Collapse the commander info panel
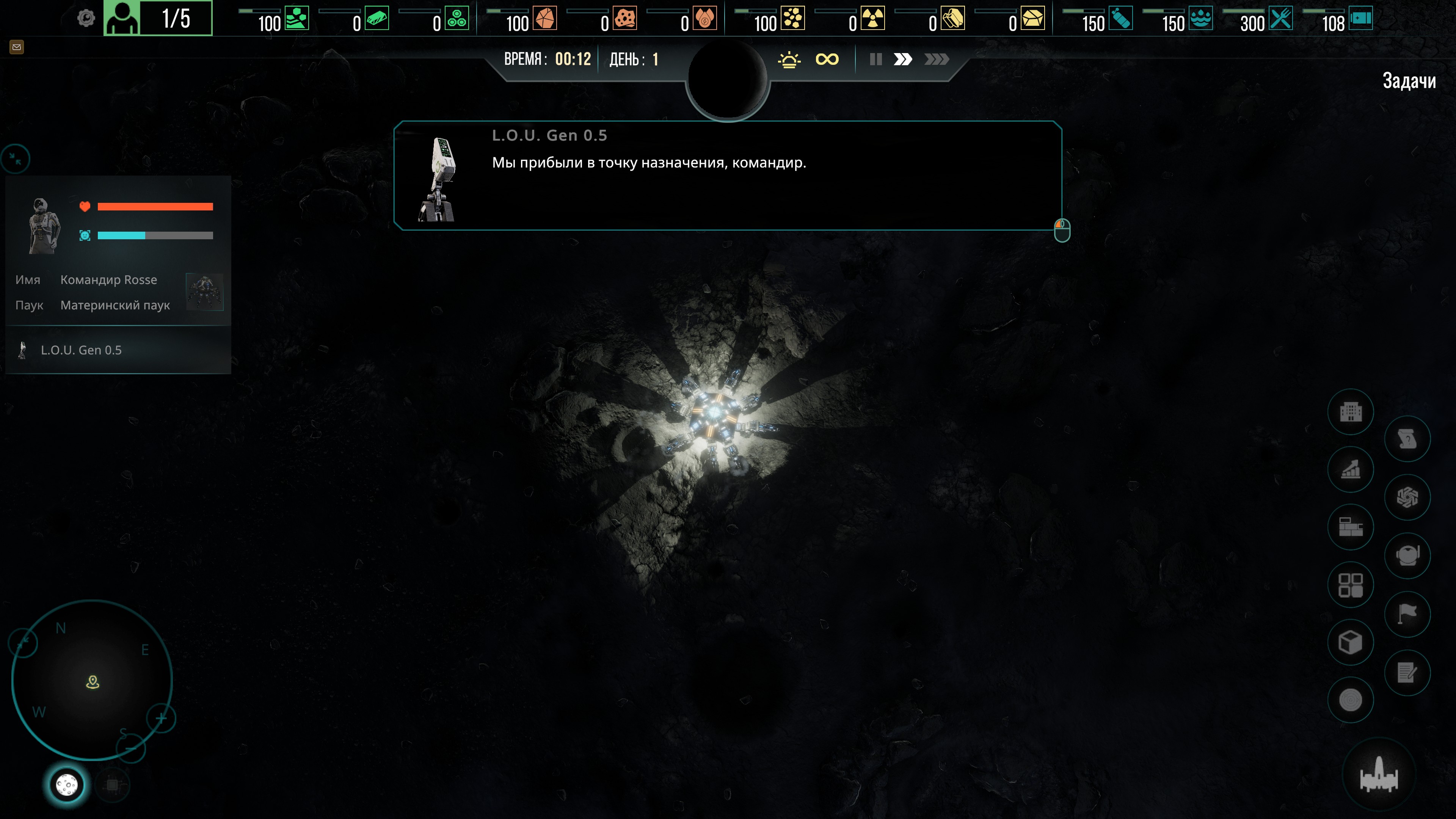 pos(16,159)
